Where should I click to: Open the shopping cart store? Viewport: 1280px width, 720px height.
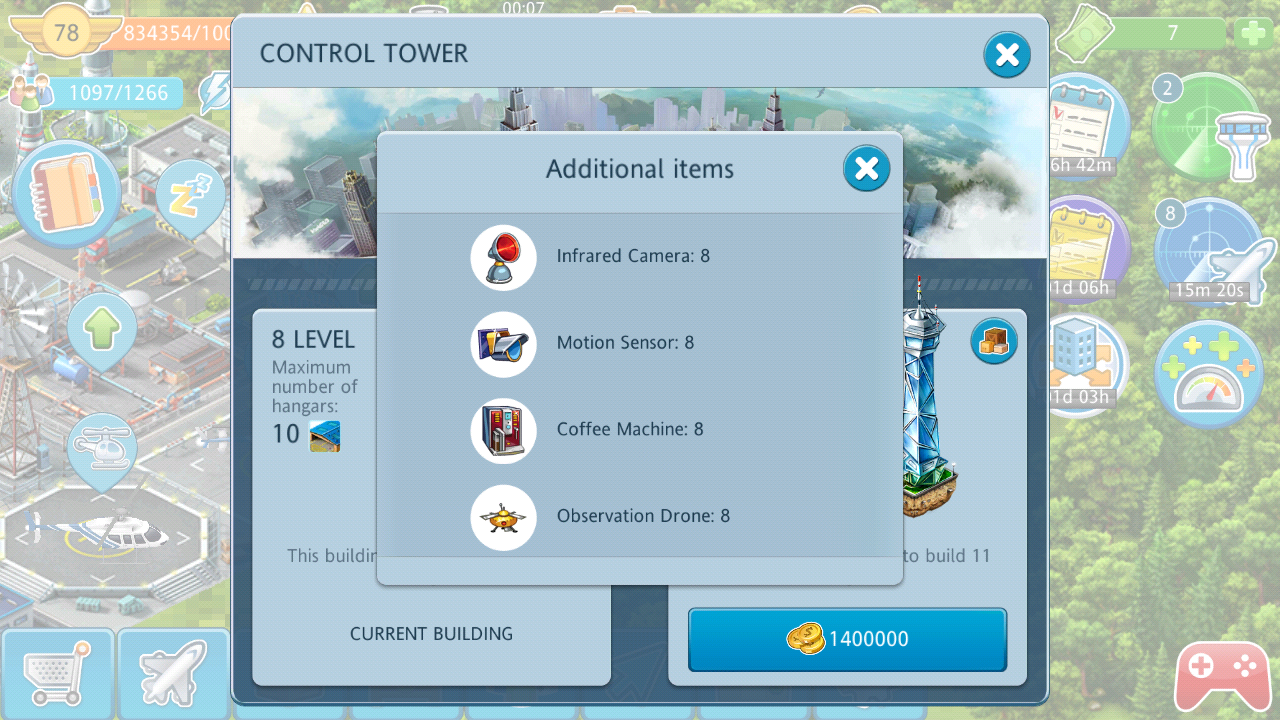click(56, 675)
